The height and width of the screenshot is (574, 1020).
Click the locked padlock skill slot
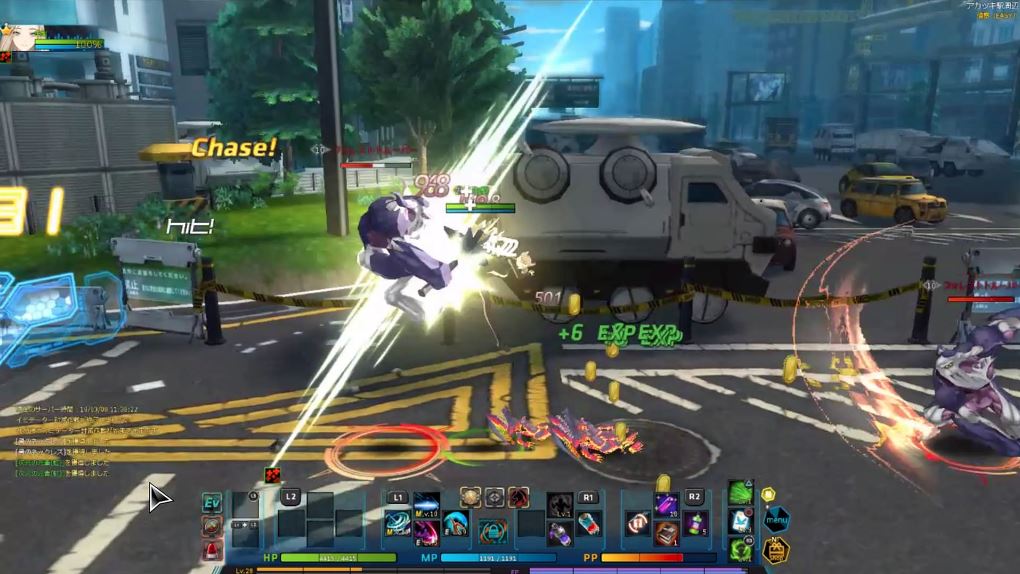tap(491, 531)
